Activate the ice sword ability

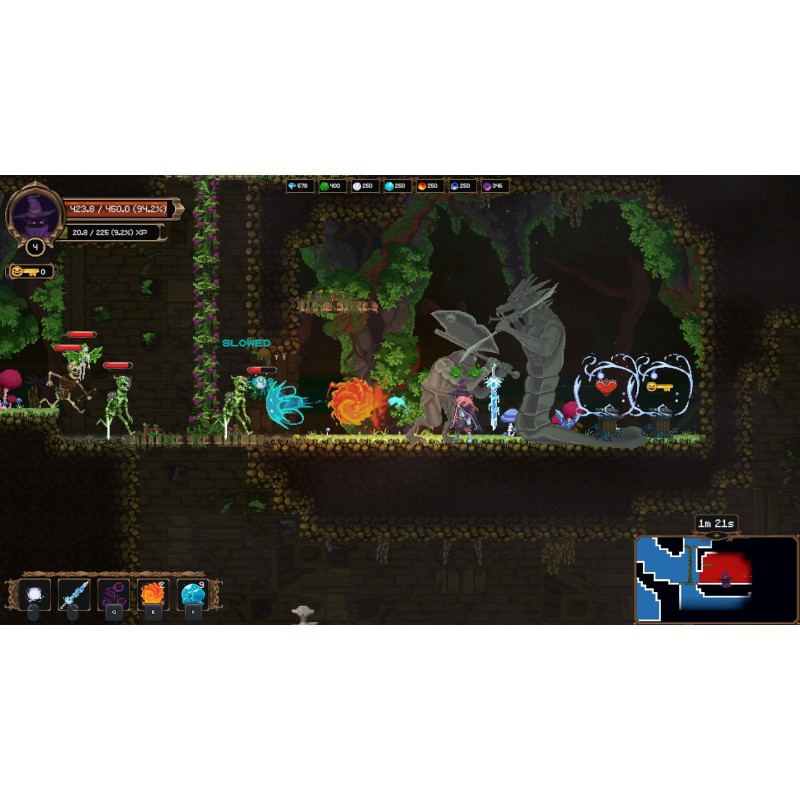click(x=74, y=594)
